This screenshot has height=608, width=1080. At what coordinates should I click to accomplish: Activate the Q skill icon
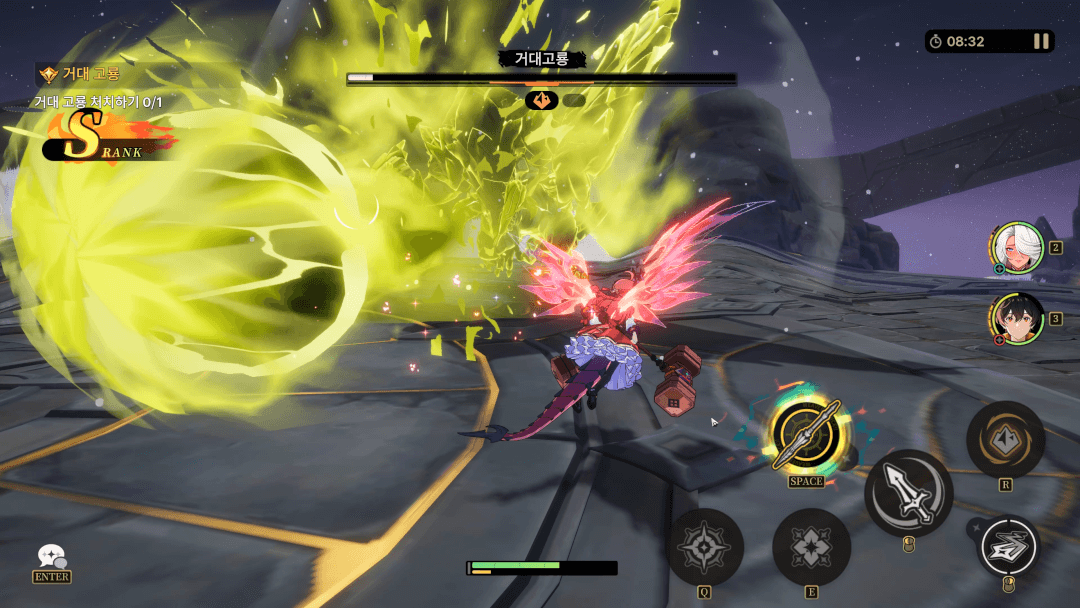coord(706,547)
